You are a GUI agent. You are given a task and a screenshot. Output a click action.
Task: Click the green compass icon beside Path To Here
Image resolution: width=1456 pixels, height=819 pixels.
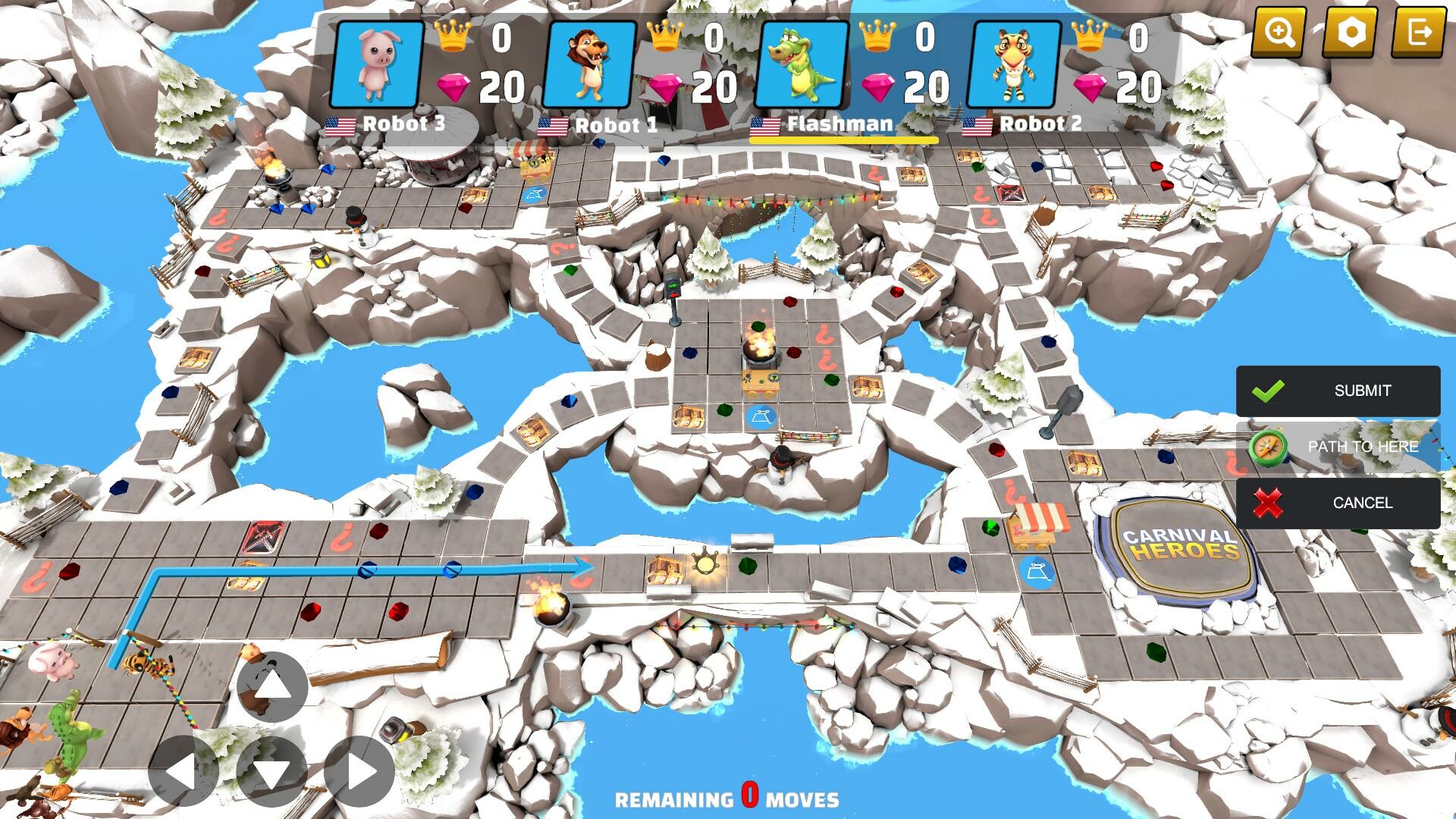(x=1269, y=447)
